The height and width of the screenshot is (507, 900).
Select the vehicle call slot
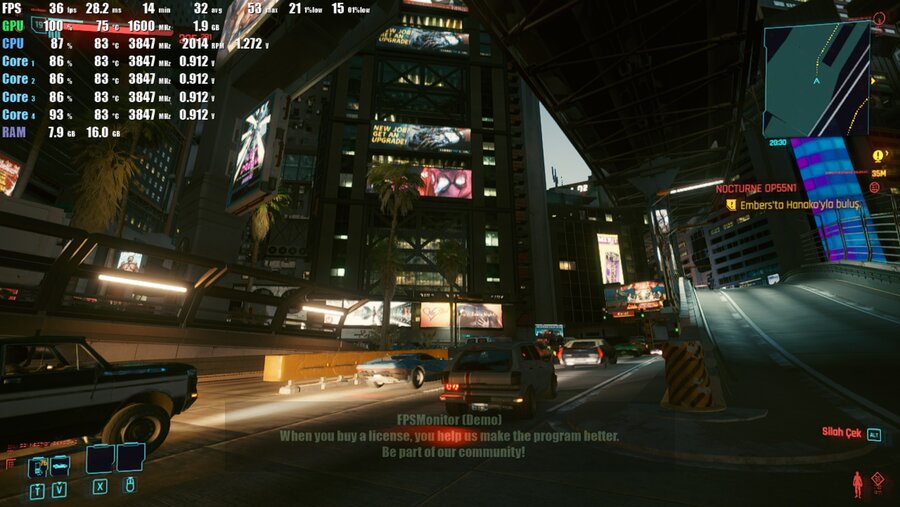tap(59, 465)
